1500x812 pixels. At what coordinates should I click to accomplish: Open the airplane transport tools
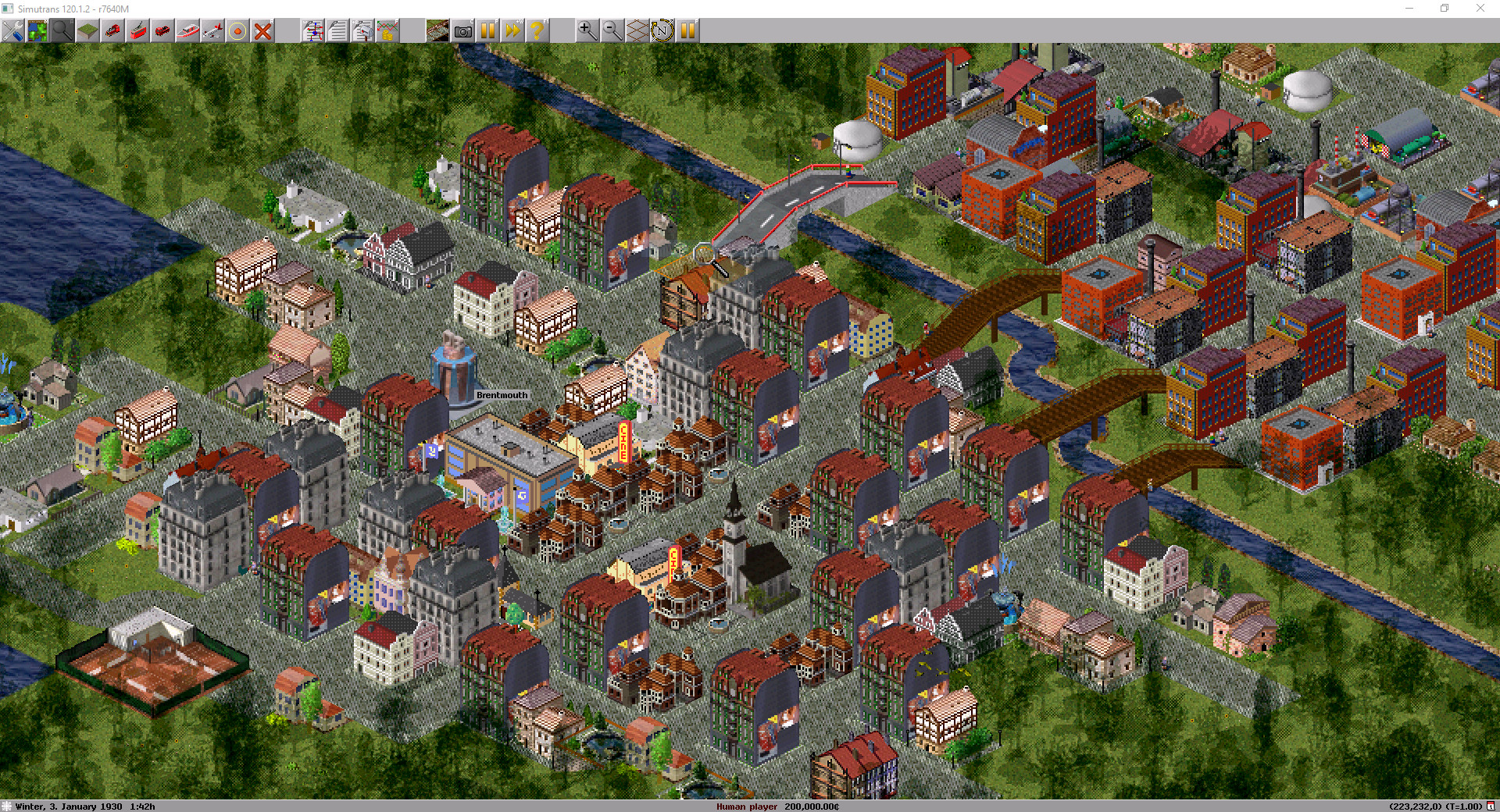click(x=211, y=31)
